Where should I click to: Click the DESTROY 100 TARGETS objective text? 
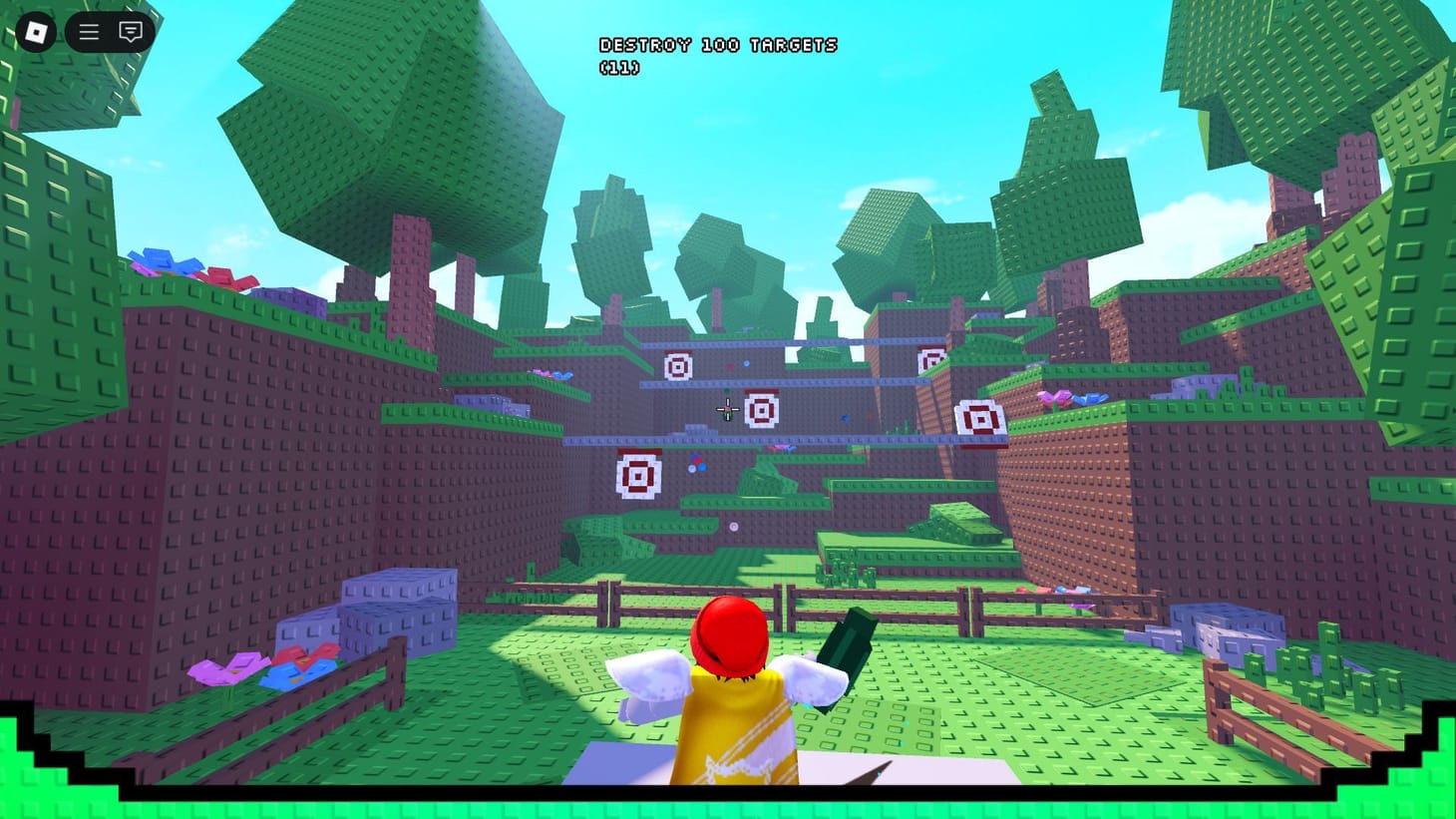pos(718,44)
